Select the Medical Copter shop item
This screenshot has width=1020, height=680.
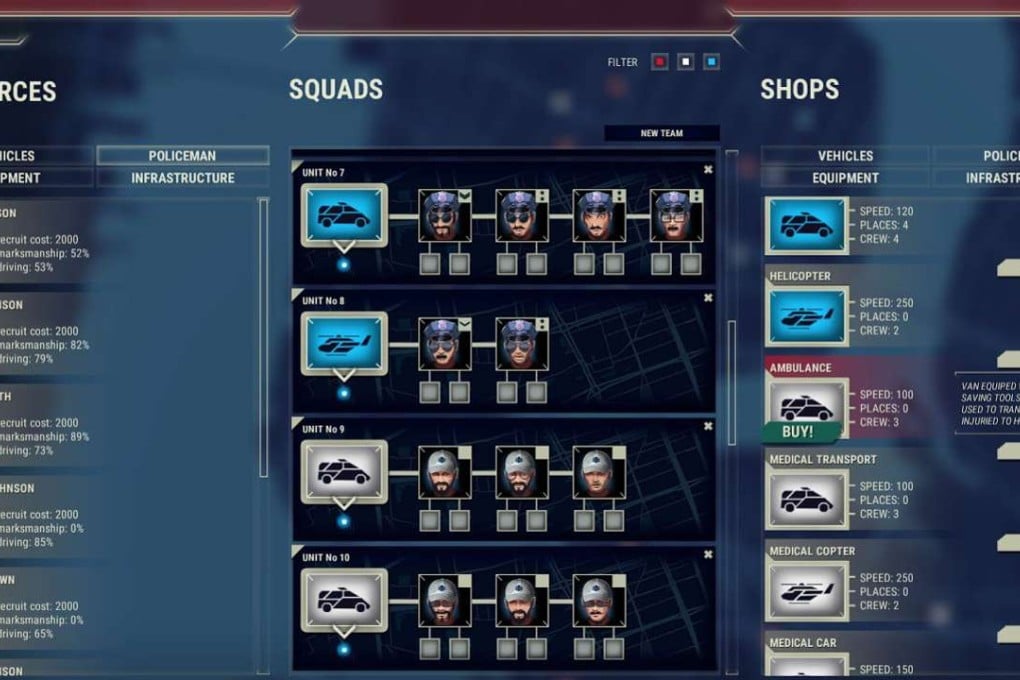click(x=807, y=591)
